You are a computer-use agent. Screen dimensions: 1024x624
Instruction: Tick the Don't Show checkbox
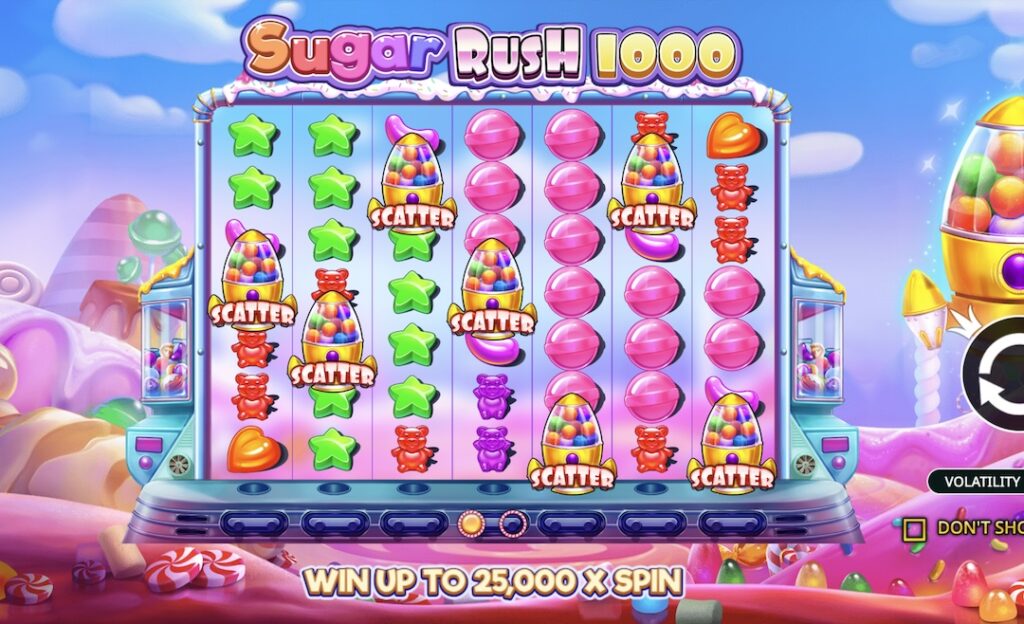pyautogui.click(x=913, y=528)
